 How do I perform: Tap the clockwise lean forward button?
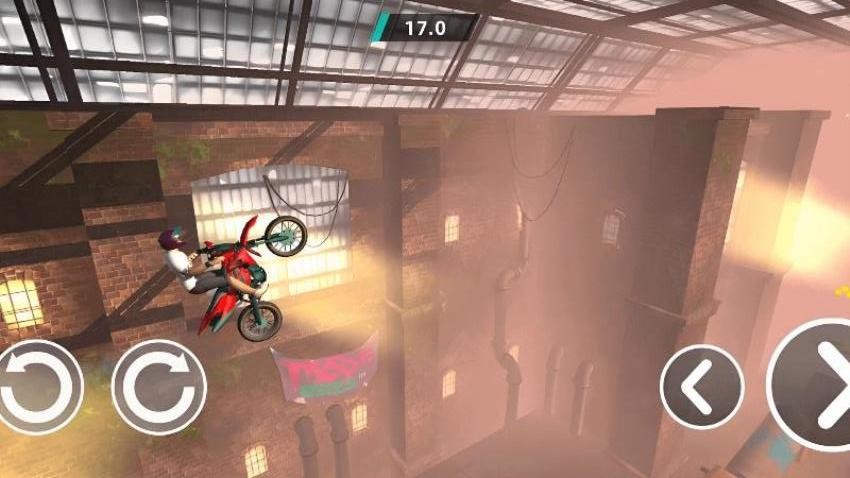coord(159,387)
